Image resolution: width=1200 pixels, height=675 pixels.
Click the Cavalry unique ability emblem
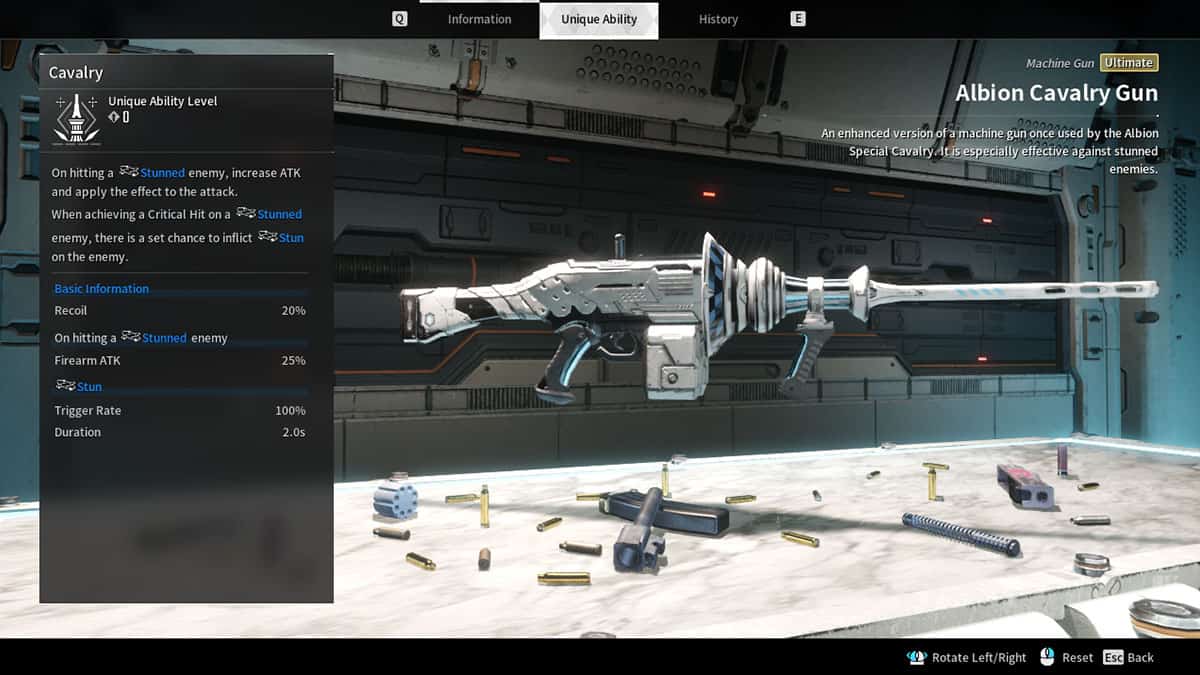click(76, 118)
